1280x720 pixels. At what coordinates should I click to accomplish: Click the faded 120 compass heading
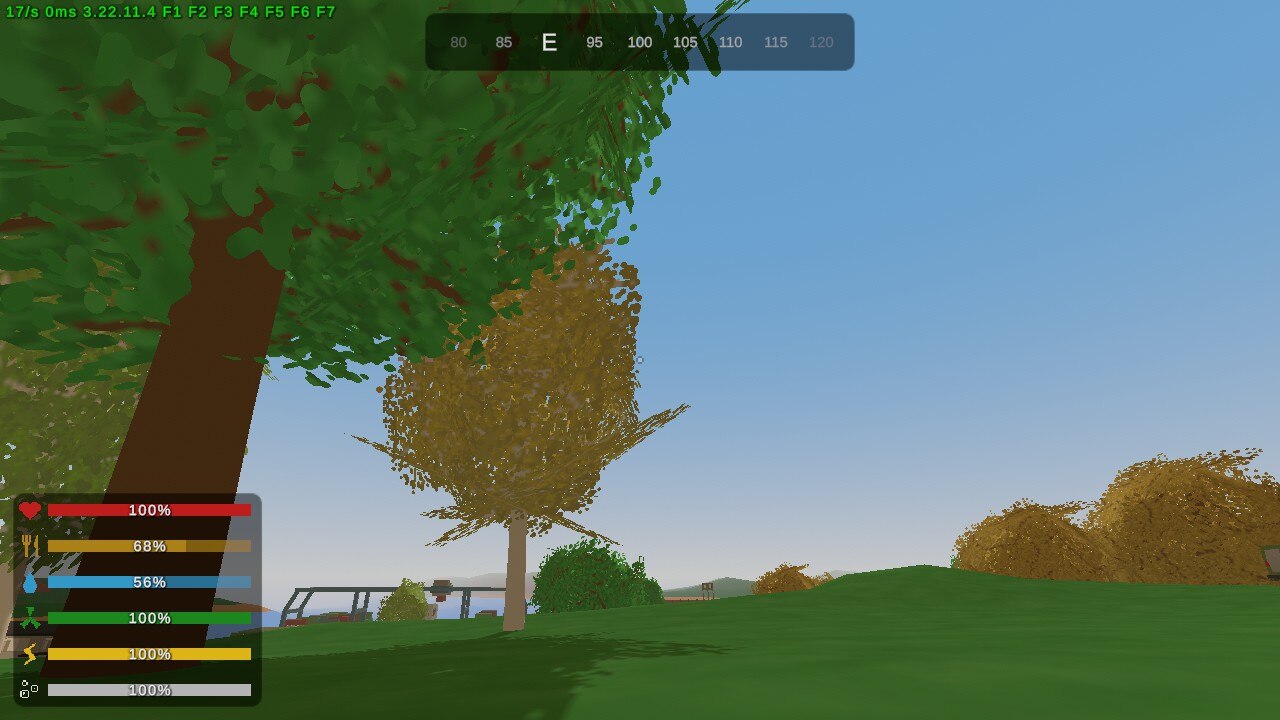(821, 43)
